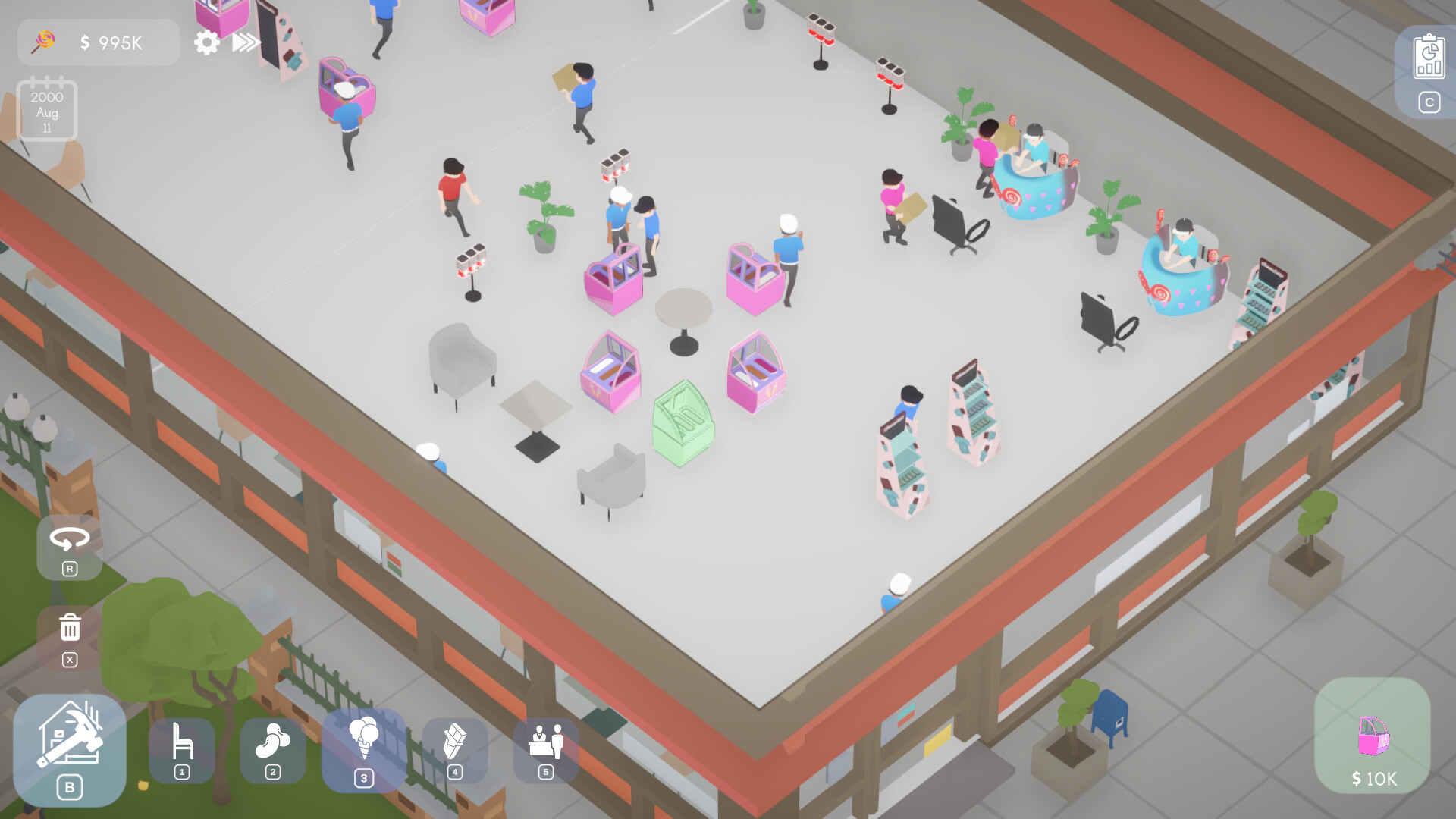
Task: Open the settings gear menu
Action: coord(206,43)
